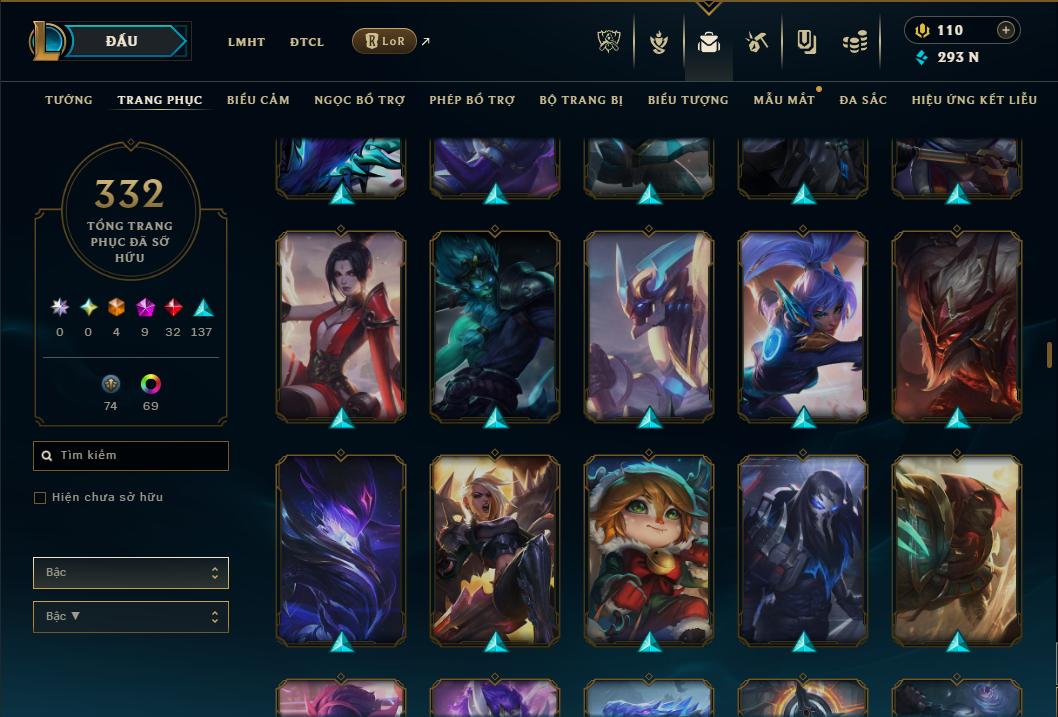This screenshot has height=717, width=1058.
Task: Choose the red-dressed black-haired woman skin
Action: (341, 325)
